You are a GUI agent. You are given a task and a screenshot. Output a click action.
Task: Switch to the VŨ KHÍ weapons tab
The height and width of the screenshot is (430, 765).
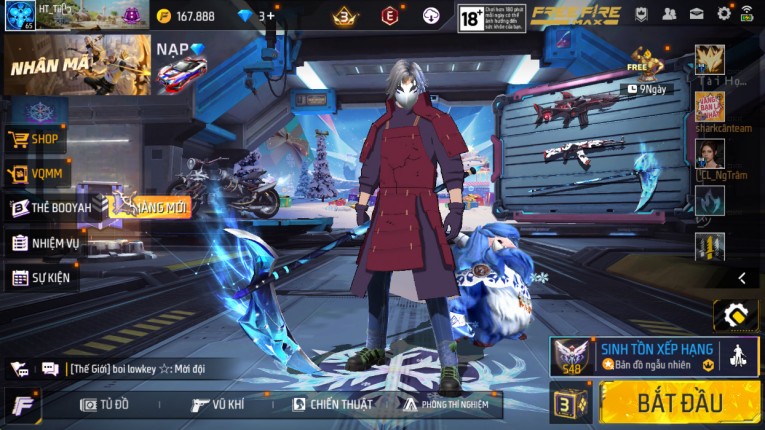pos(218,404)
